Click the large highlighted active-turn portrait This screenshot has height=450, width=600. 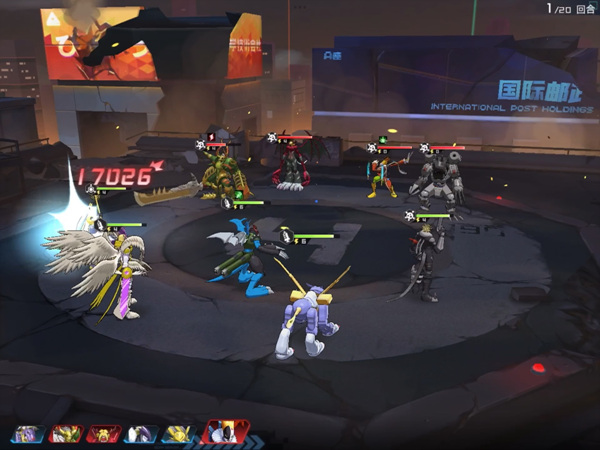pos(224,432)
